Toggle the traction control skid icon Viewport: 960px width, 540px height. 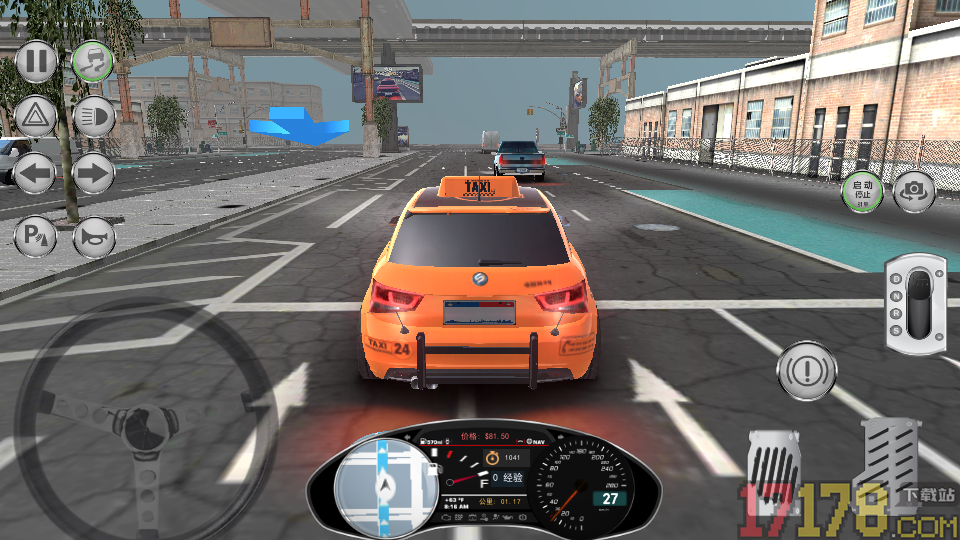[x=93, y=62]
